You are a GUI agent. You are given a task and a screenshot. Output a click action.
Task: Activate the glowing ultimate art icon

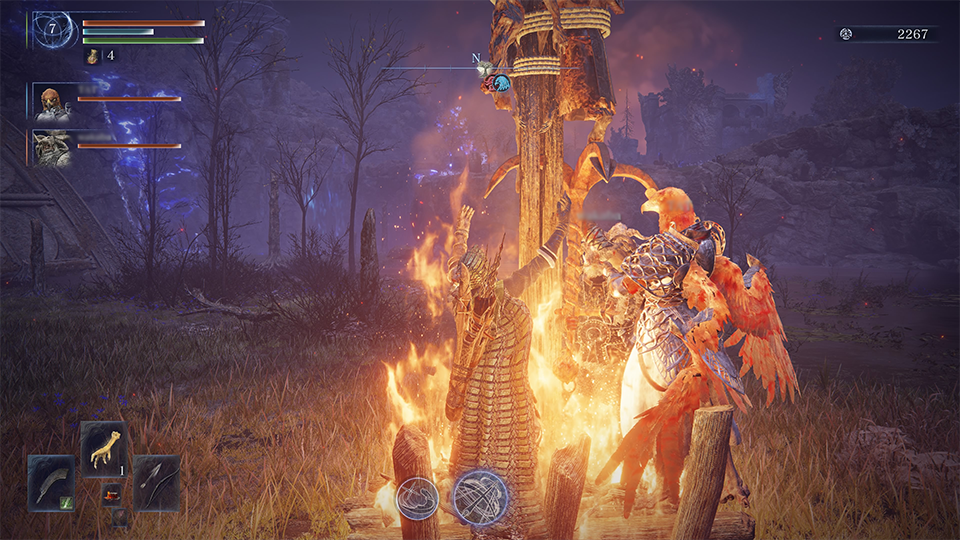[479, 497]
